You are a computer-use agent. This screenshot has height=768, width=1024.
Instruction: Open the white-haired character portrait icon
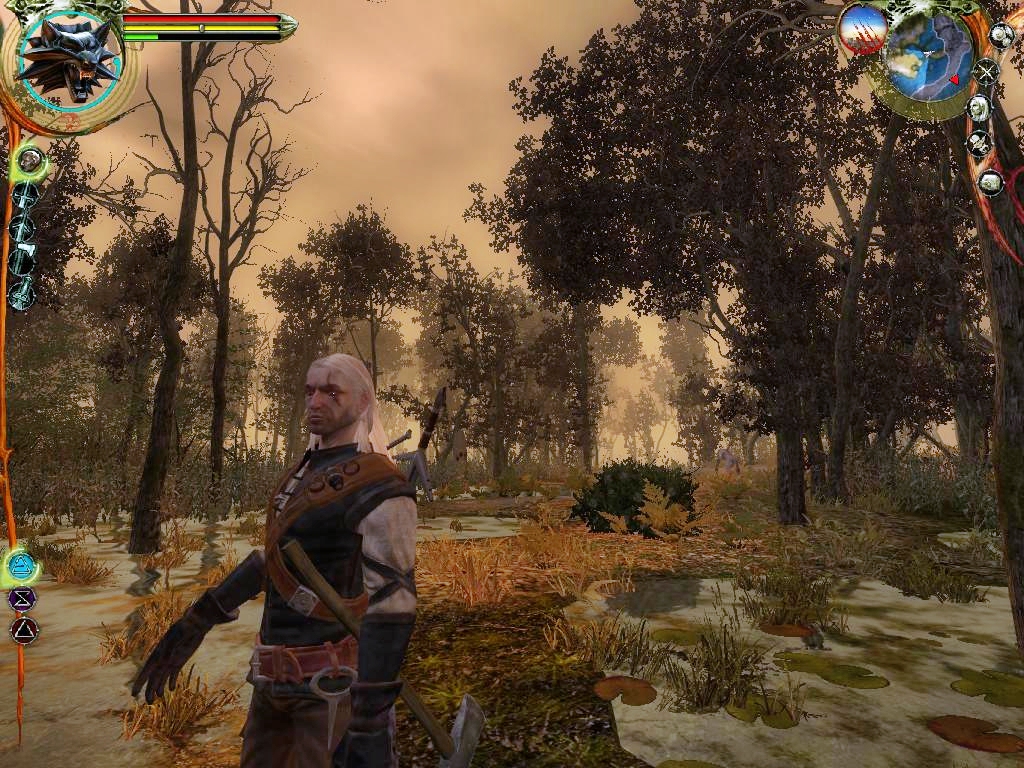tap(979, 108)
